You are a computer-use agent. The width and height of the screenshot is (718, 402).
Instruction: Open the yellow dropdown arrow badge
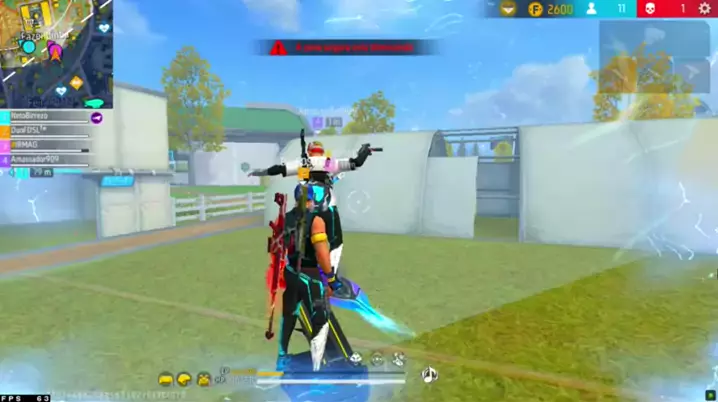pos(509,9)
